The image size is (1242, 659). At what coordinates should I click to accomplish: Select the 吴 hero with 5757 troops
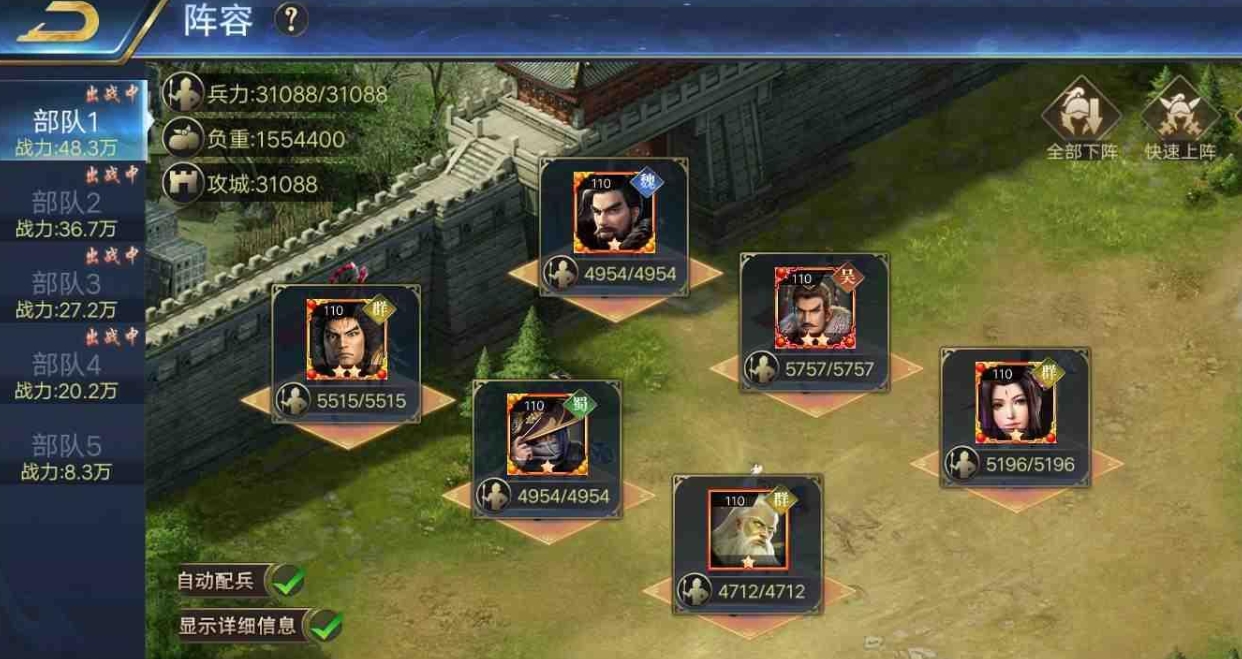(x=814, y=307)
